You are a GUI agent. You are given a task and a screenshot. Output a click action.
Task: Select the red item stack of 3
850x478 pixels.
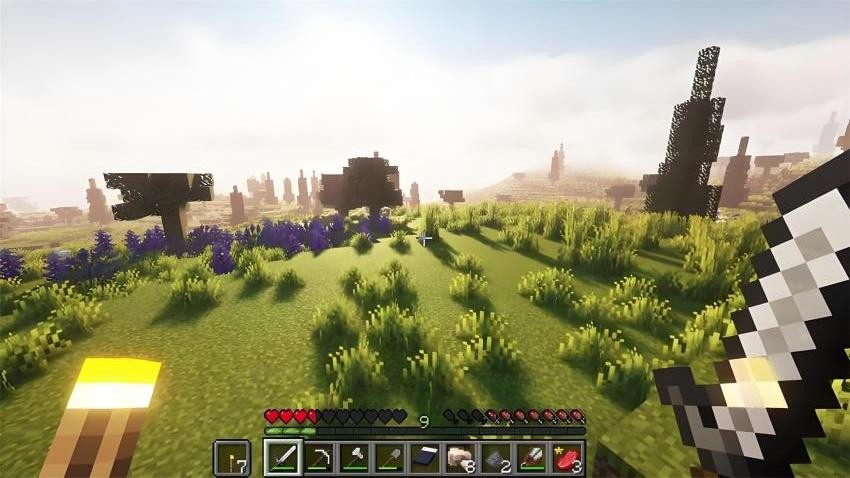click(x=567, y=458)
